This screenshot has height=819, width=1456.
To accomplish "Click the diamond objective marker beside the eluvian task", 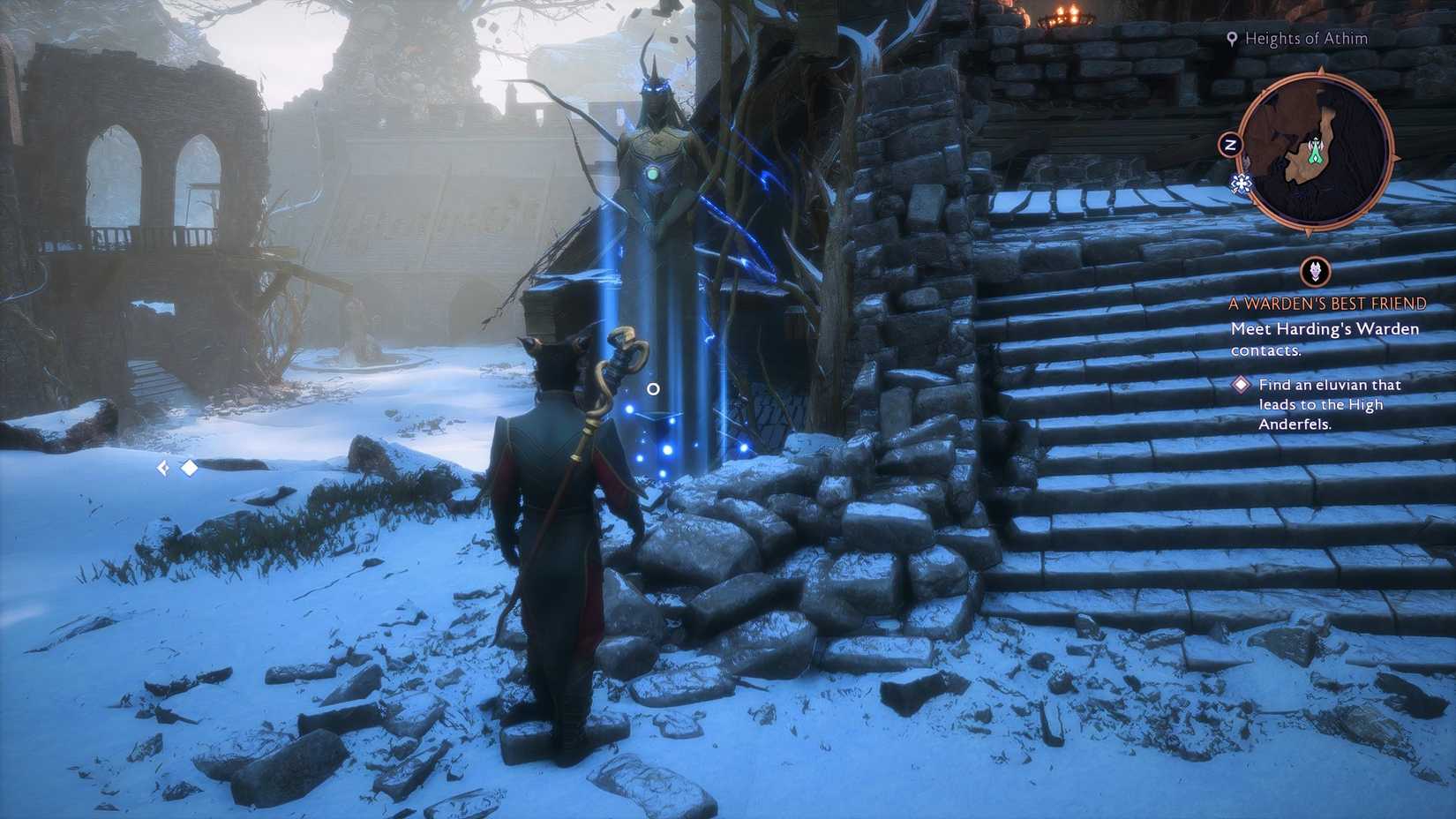I will pos(1239,385).
